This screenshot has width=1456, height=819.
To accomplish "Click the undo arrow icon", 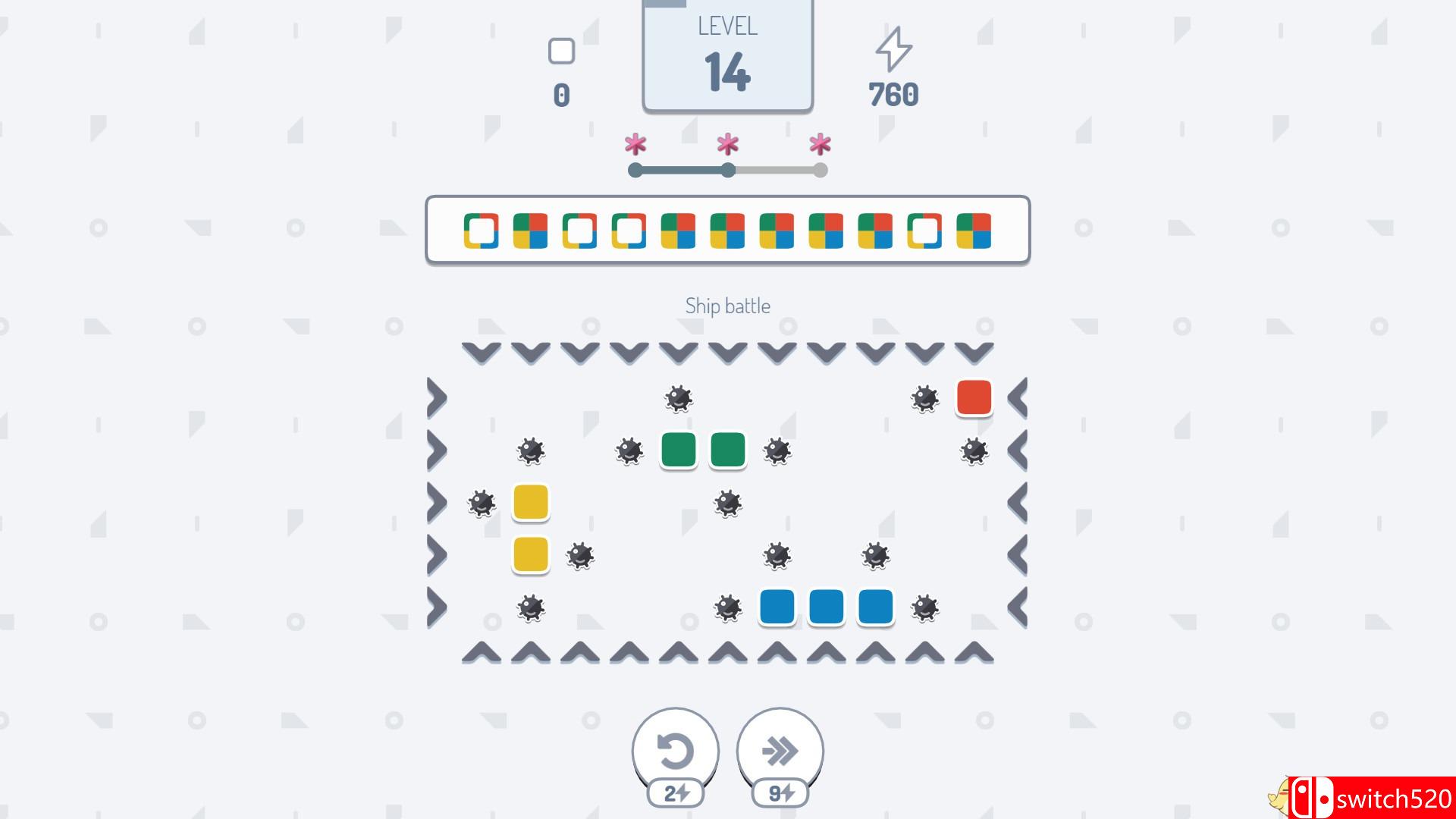I will tap(673, 749).
